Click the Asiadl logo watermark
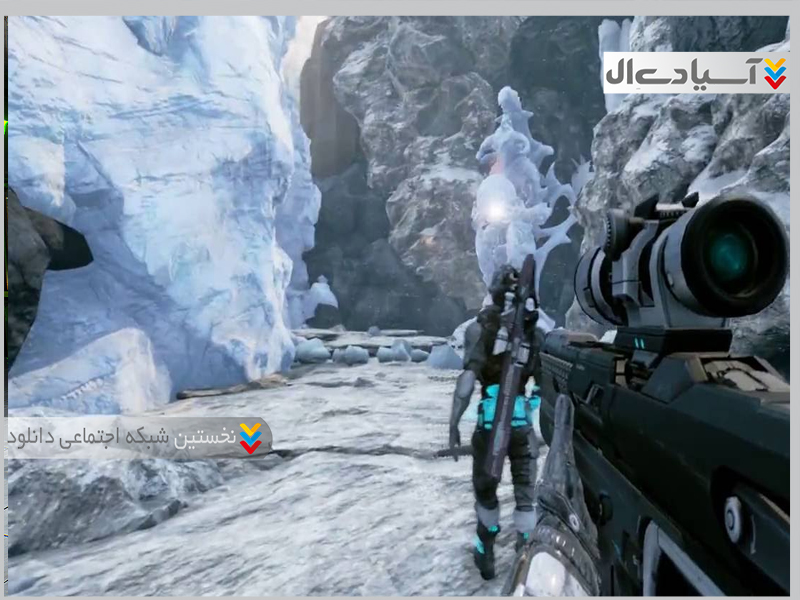Image resolution: width=800 pixels, height=600 pixels. click(x=696, y=73)
